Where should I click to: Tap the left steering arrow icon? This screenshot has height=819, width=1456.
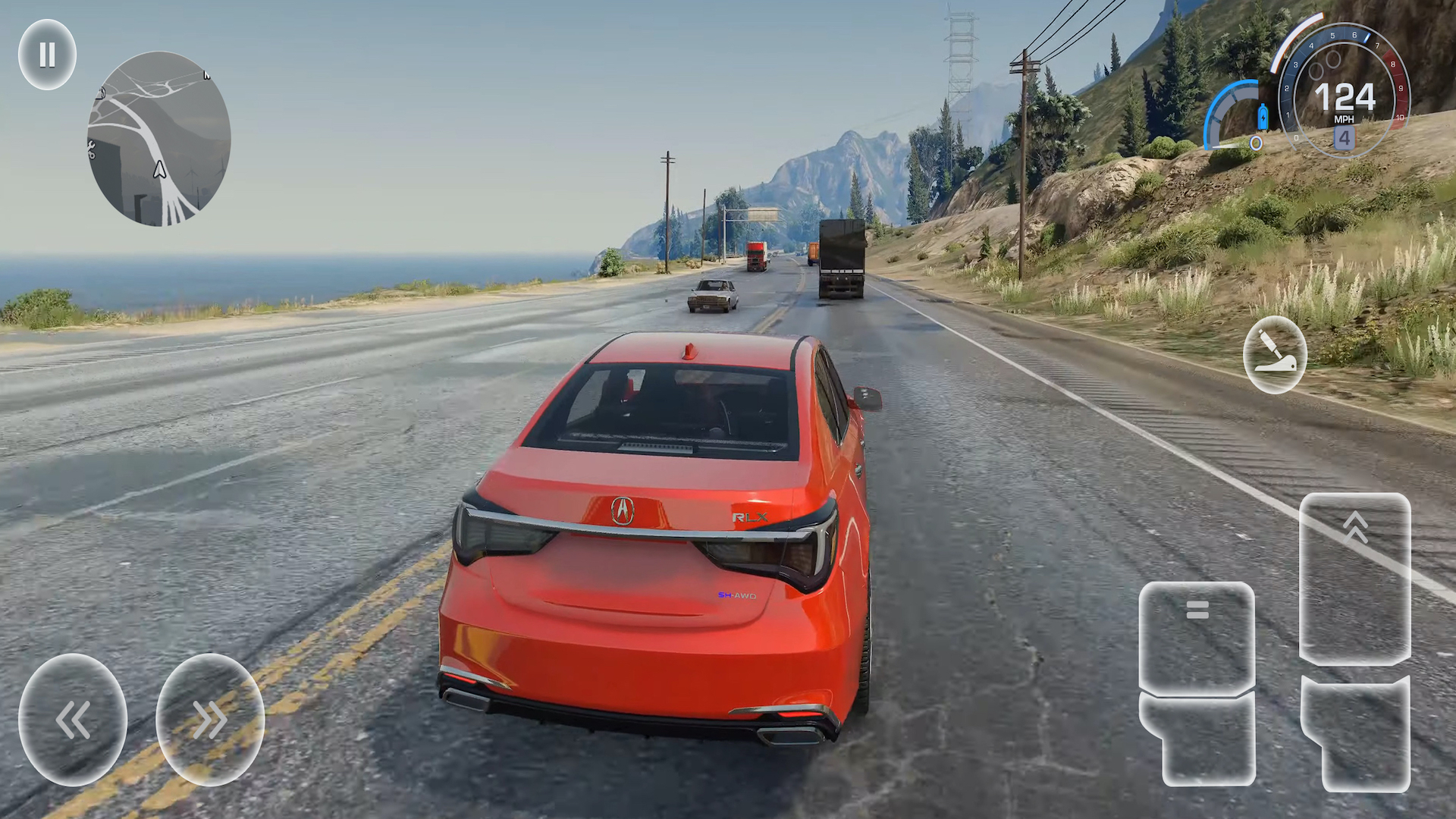[73, 718]
